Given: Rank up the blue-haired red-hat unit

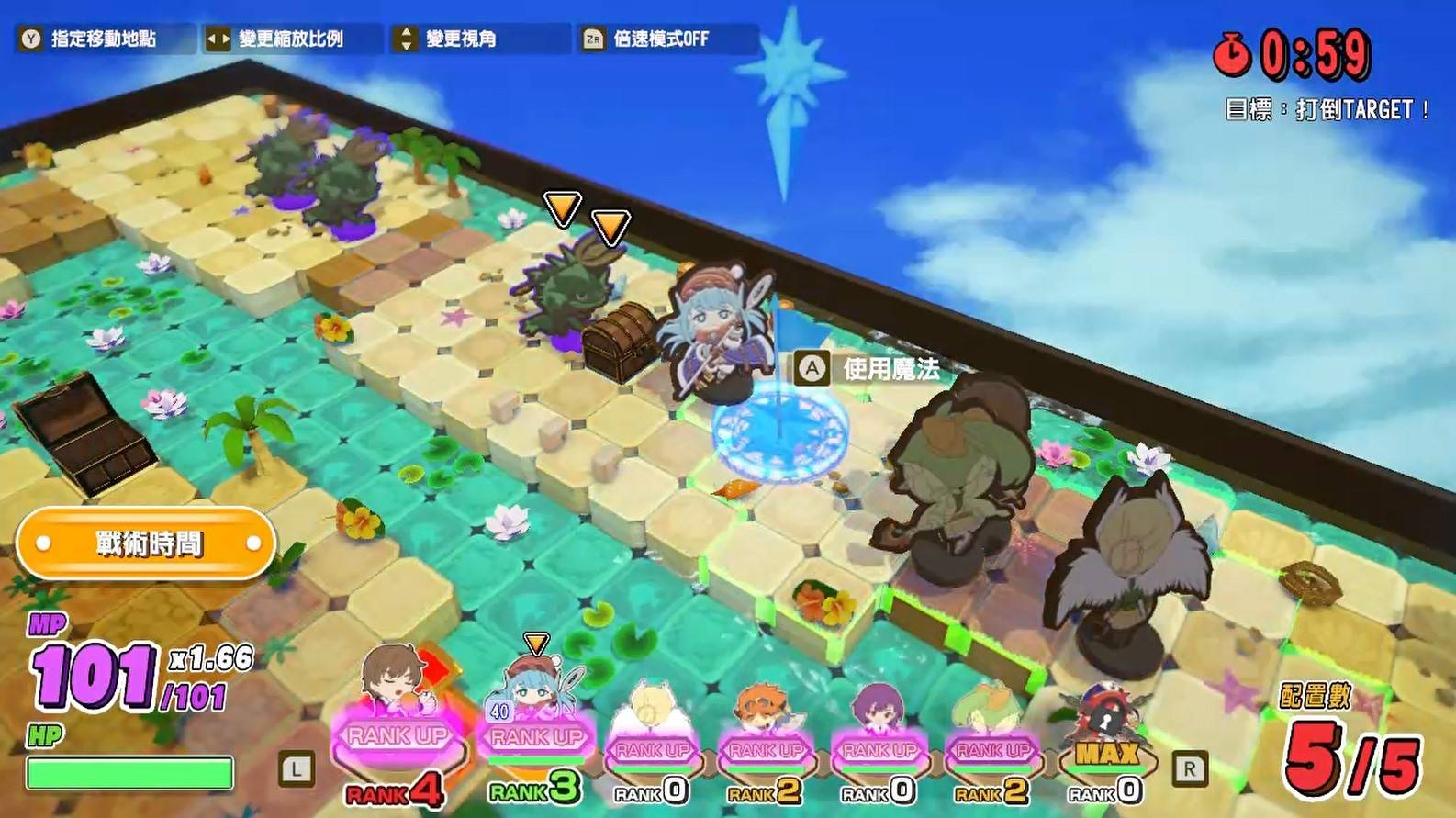Looking at the screenshot, I should pos(536,737).
